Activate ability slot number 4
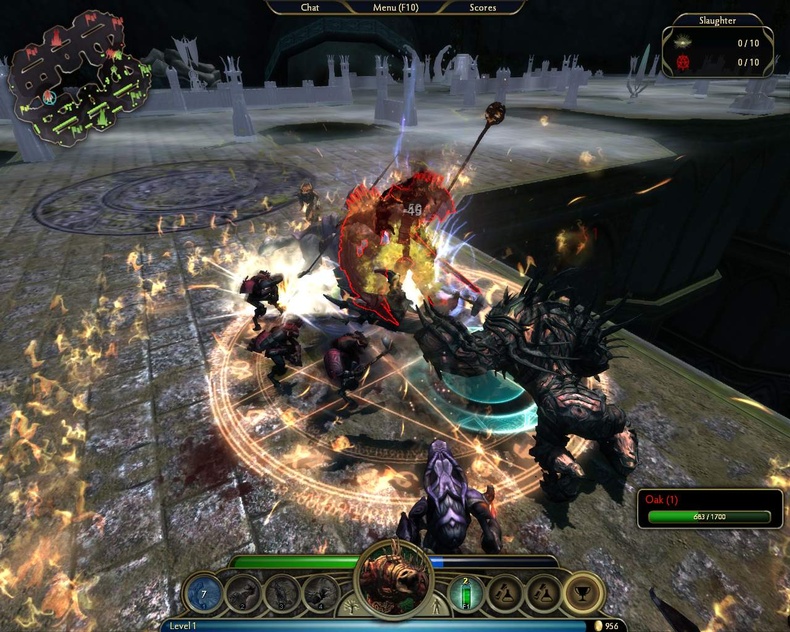Image resolution: width=790 pixels, height=632 pixels. 321,593
